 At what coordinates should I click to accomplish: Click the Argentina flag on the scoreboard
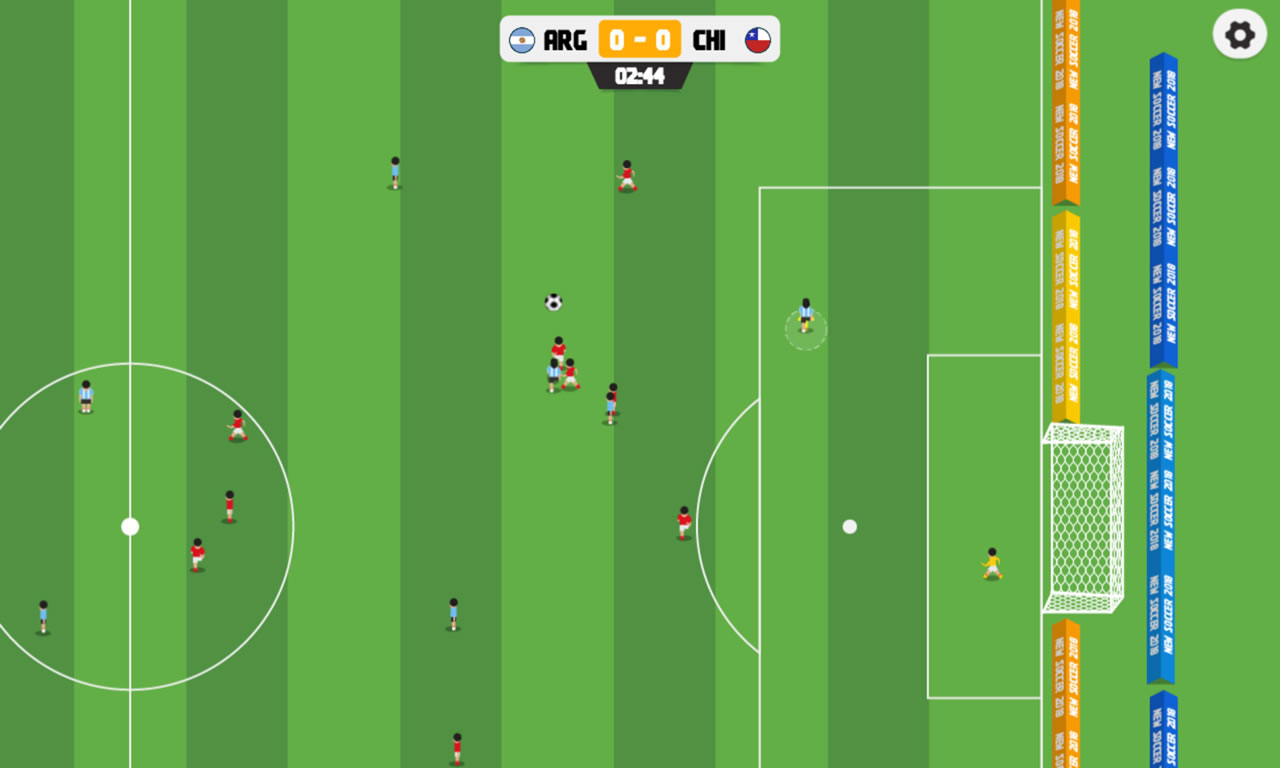523,41
